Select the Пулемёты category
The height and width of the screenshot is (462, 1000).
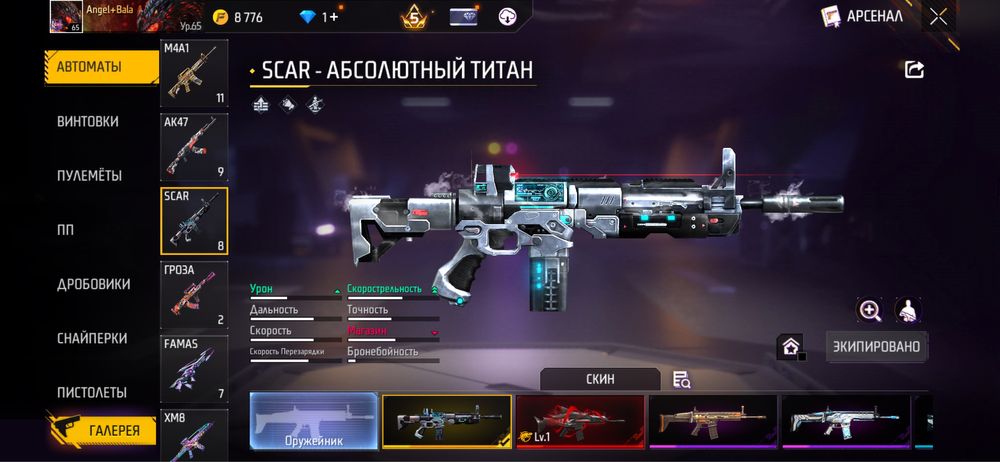pos(89,175)
